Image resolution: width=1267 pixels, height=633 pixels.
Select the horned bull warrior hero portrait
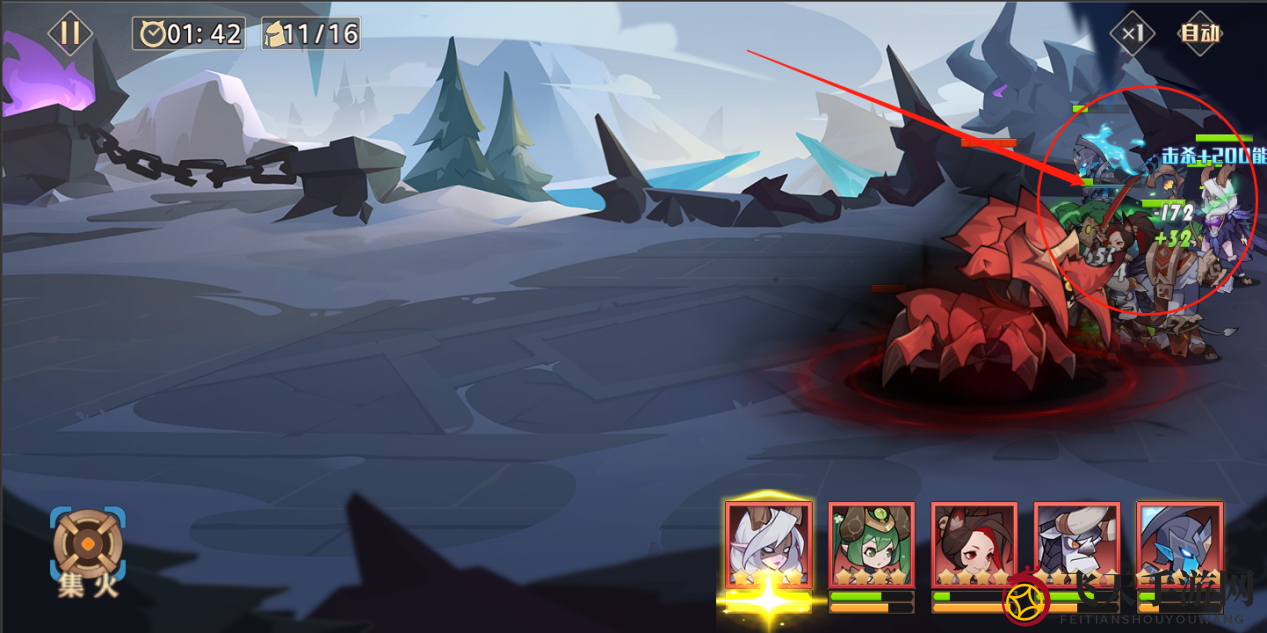tap(1077, 545)
